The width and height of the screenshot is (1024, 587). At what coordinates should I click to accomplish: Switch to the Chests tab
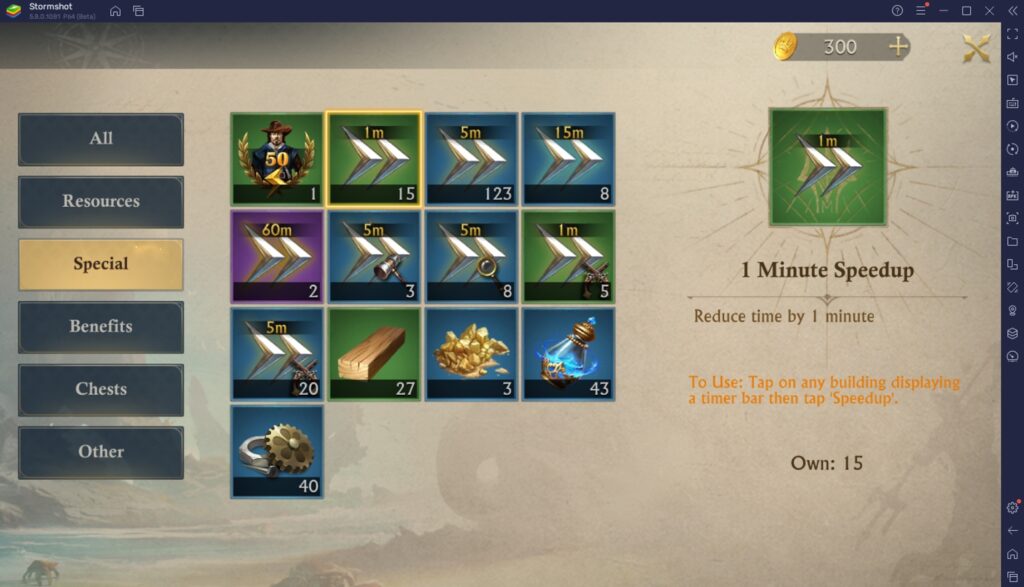101,389
